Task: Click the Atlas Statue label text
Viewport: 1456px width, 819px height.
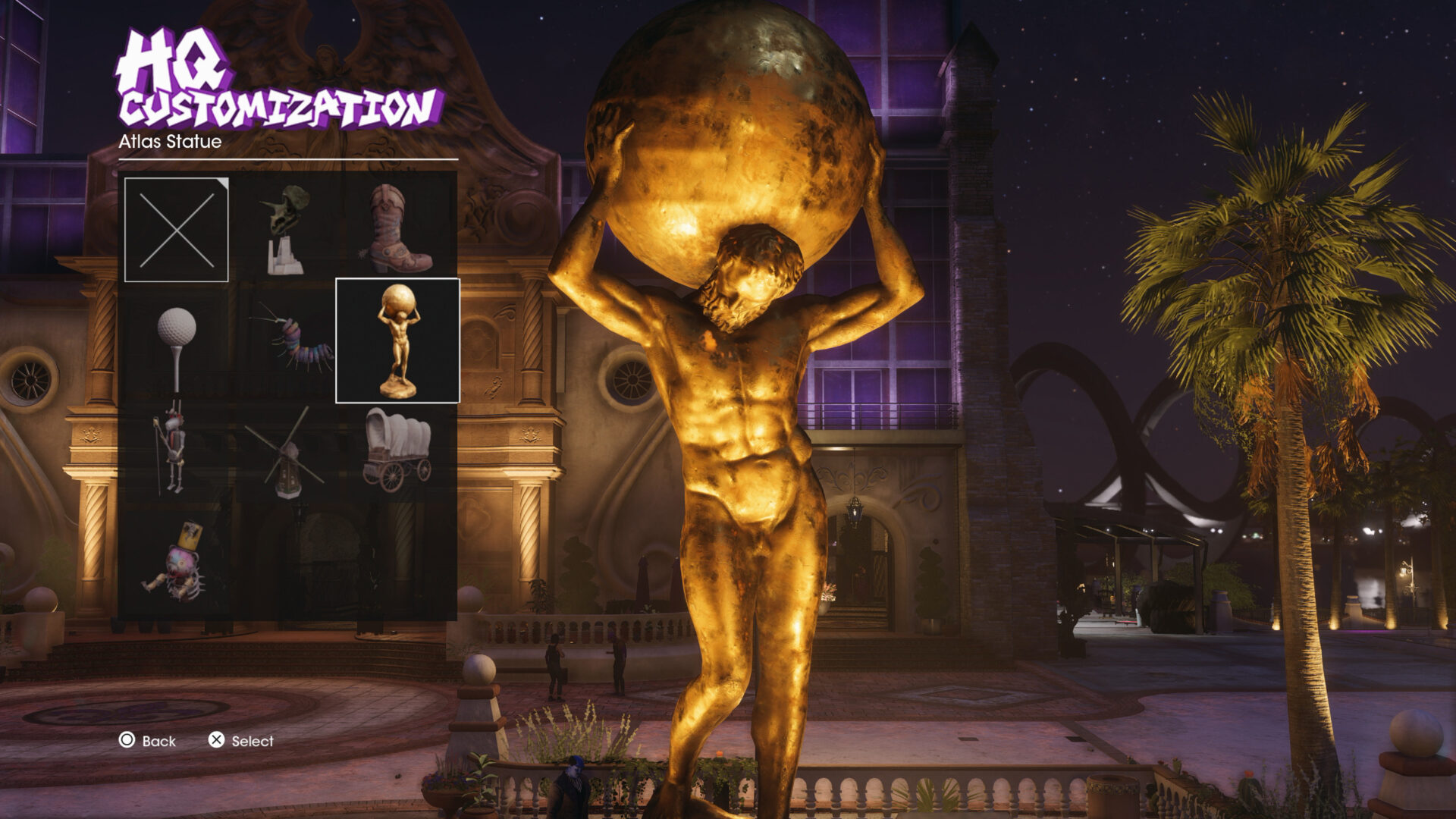Action: 168,141
